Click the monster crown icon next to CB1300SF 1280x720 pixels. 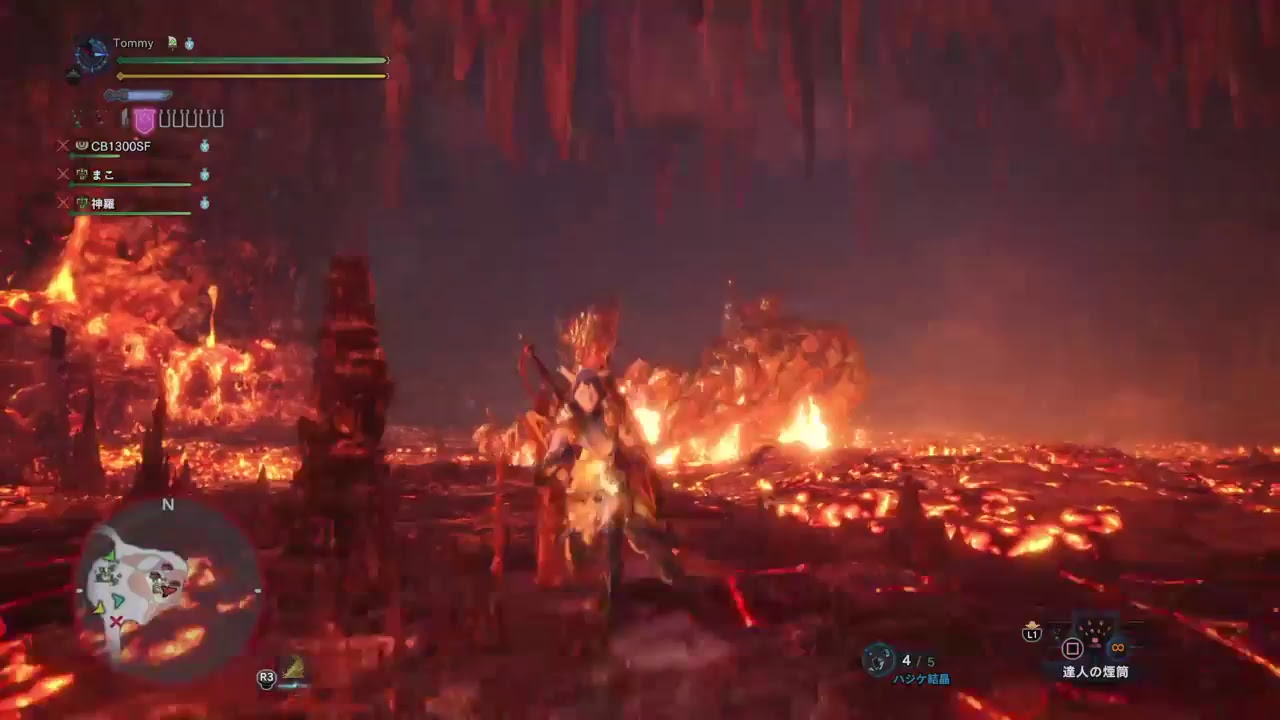(x=83, y=145)
